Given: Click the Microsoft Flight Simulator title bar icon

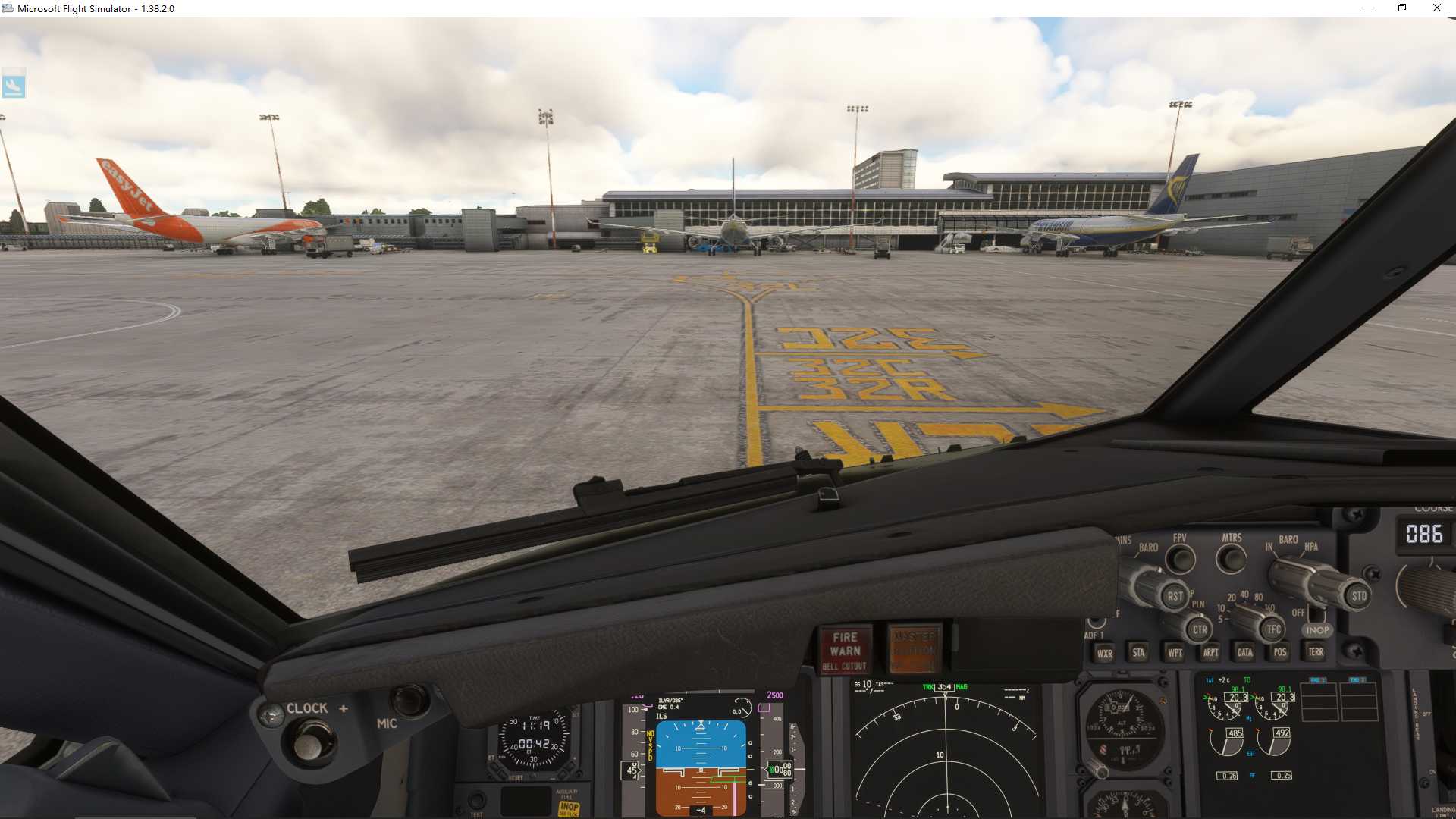Looking at the screenshot, I should (8, 8).
